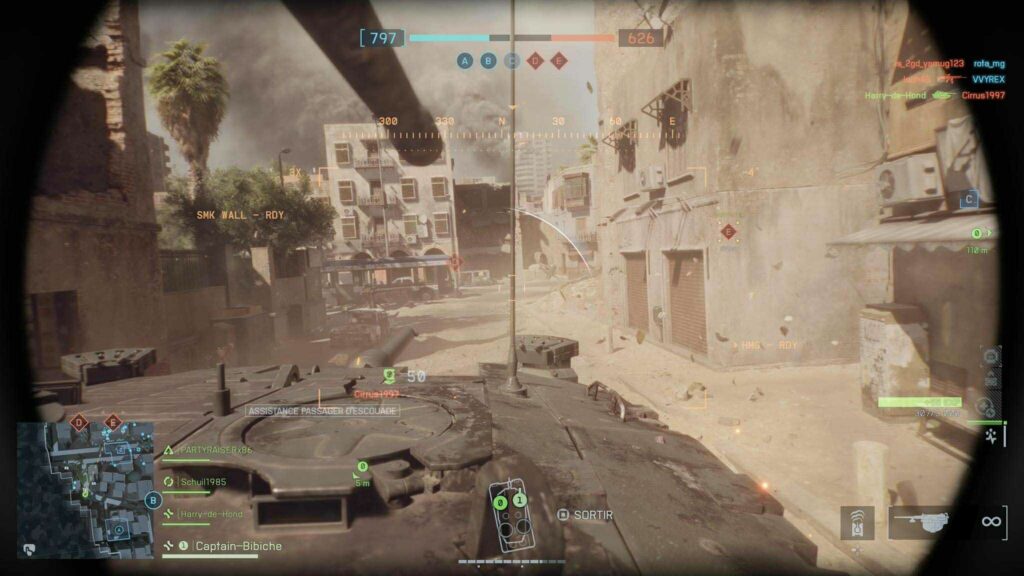The width and height of the screenshot is (1024, 576).
Task: Click the blue B flag marker beside the minimap
Action: [152, 499]
